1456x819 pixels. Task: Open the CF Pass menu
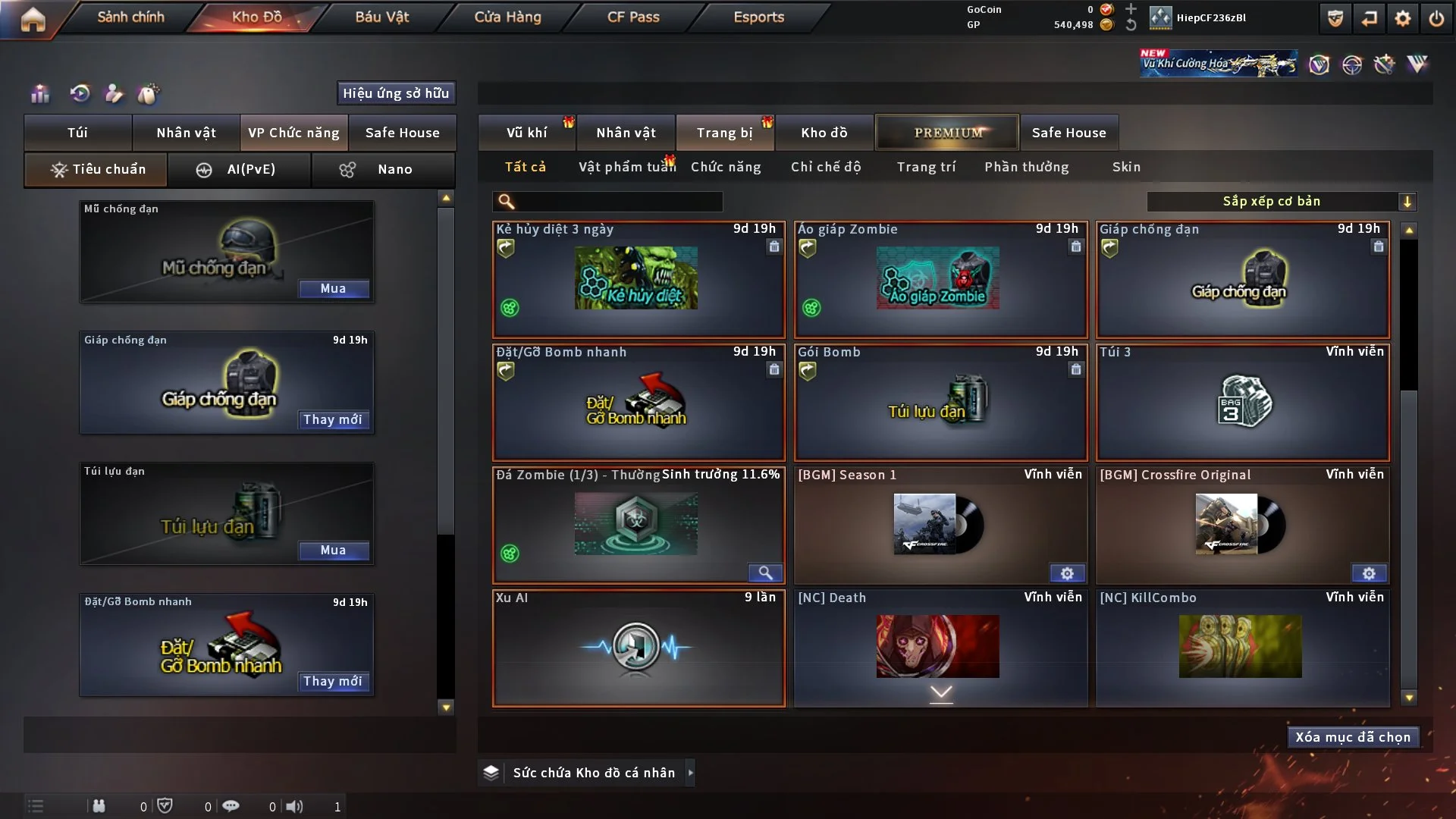point(633,17)
